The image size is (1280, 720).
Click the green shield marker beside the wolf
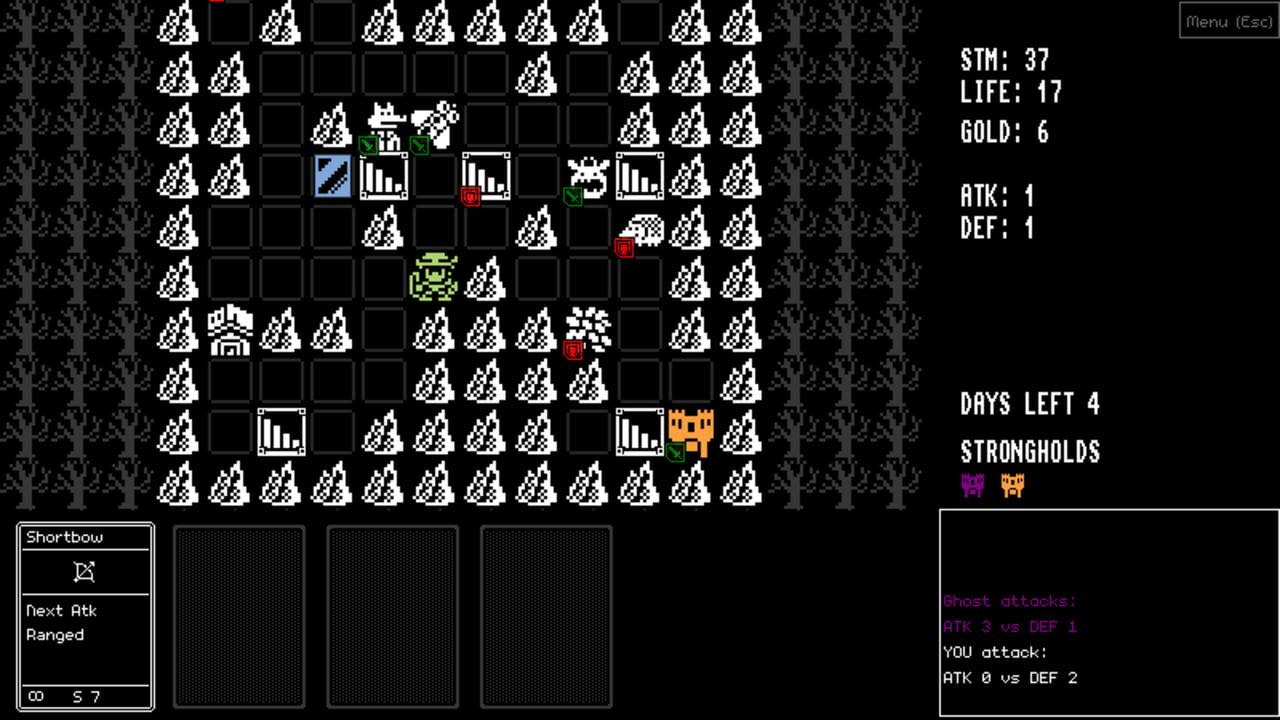pos(370,147)
